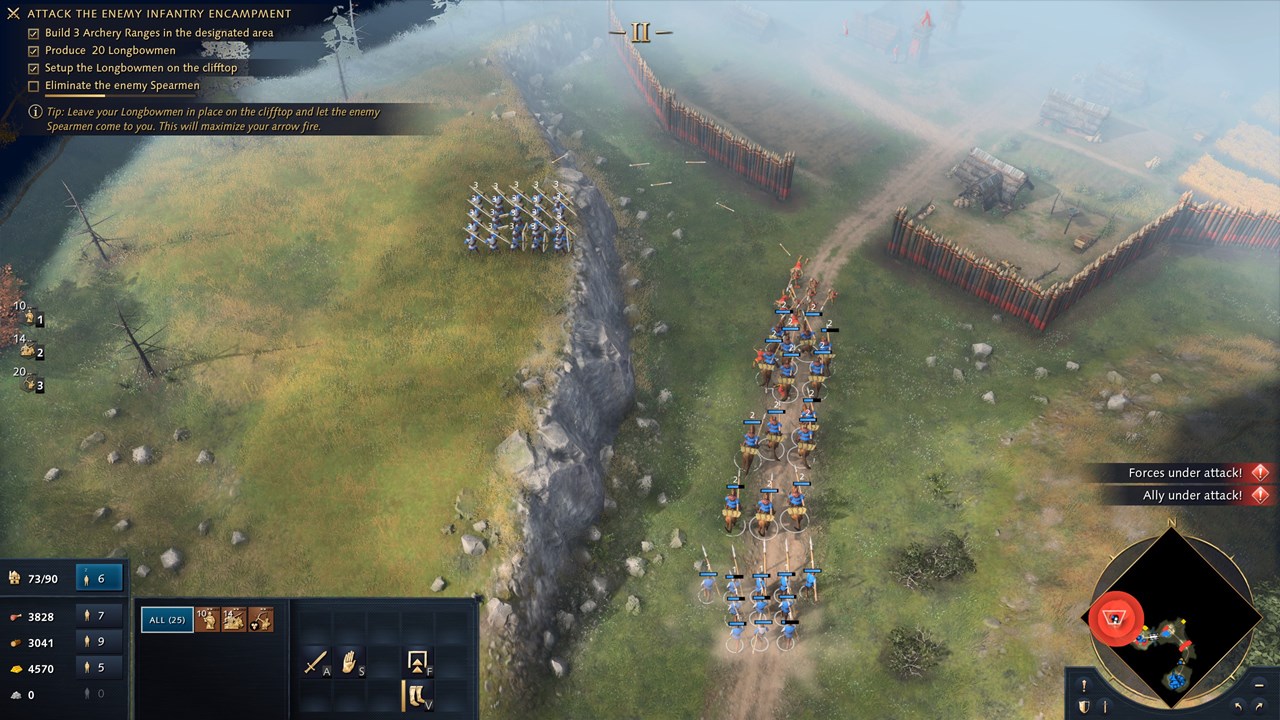Select control group 1 with 10 units

[30, 319]
